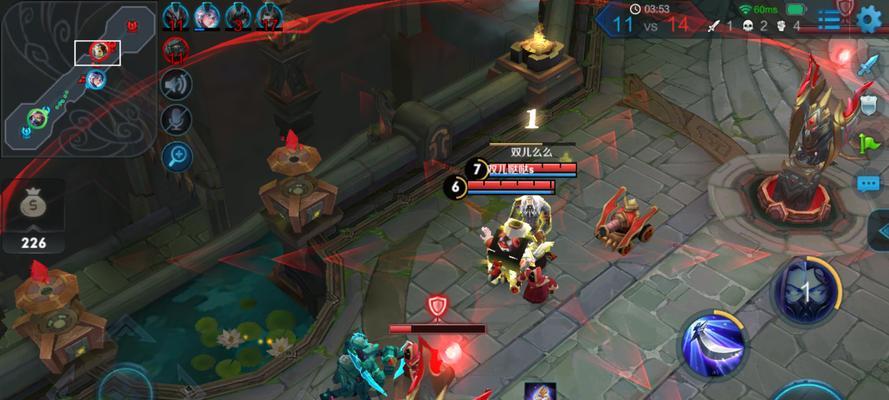
Task: Toggle the microphone voice chat button
Action: (x=177, y=120)
